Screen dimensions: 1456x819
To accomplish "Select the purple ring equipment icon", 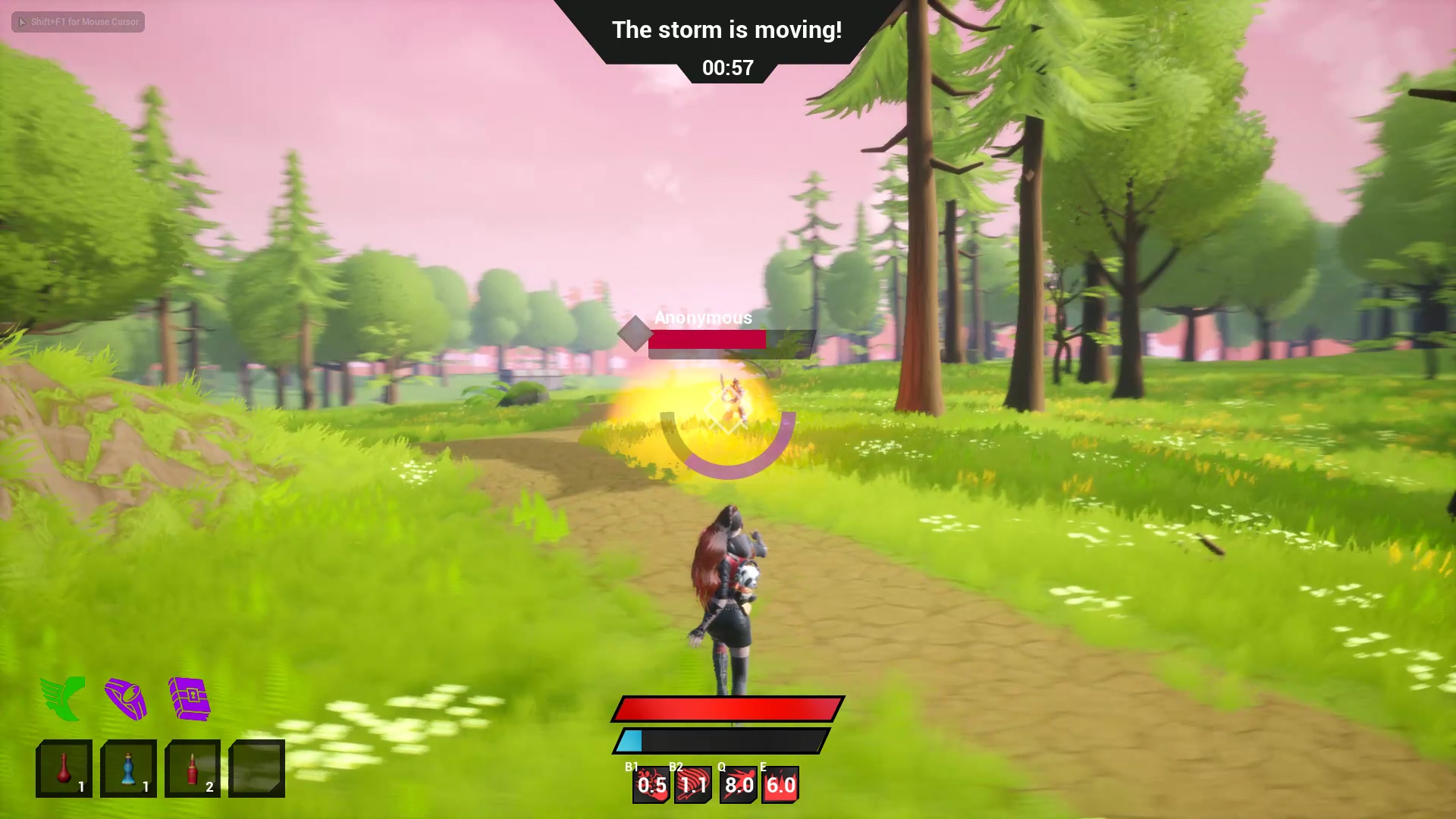I will pyautogui.click(x=126, y=698).
